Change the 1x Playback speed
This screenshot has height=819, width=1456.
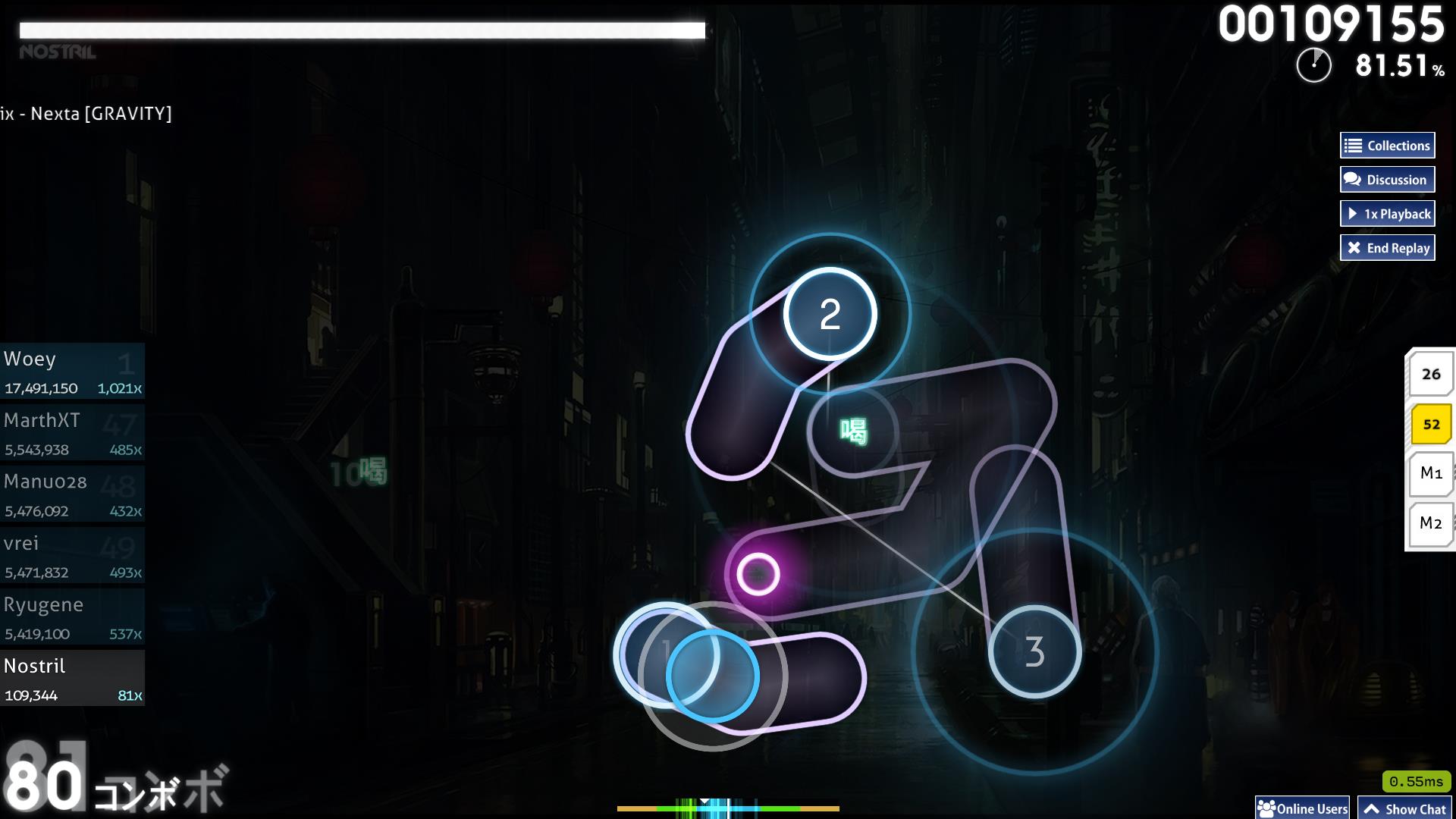pyautogui.click(x=1387, y=214)
